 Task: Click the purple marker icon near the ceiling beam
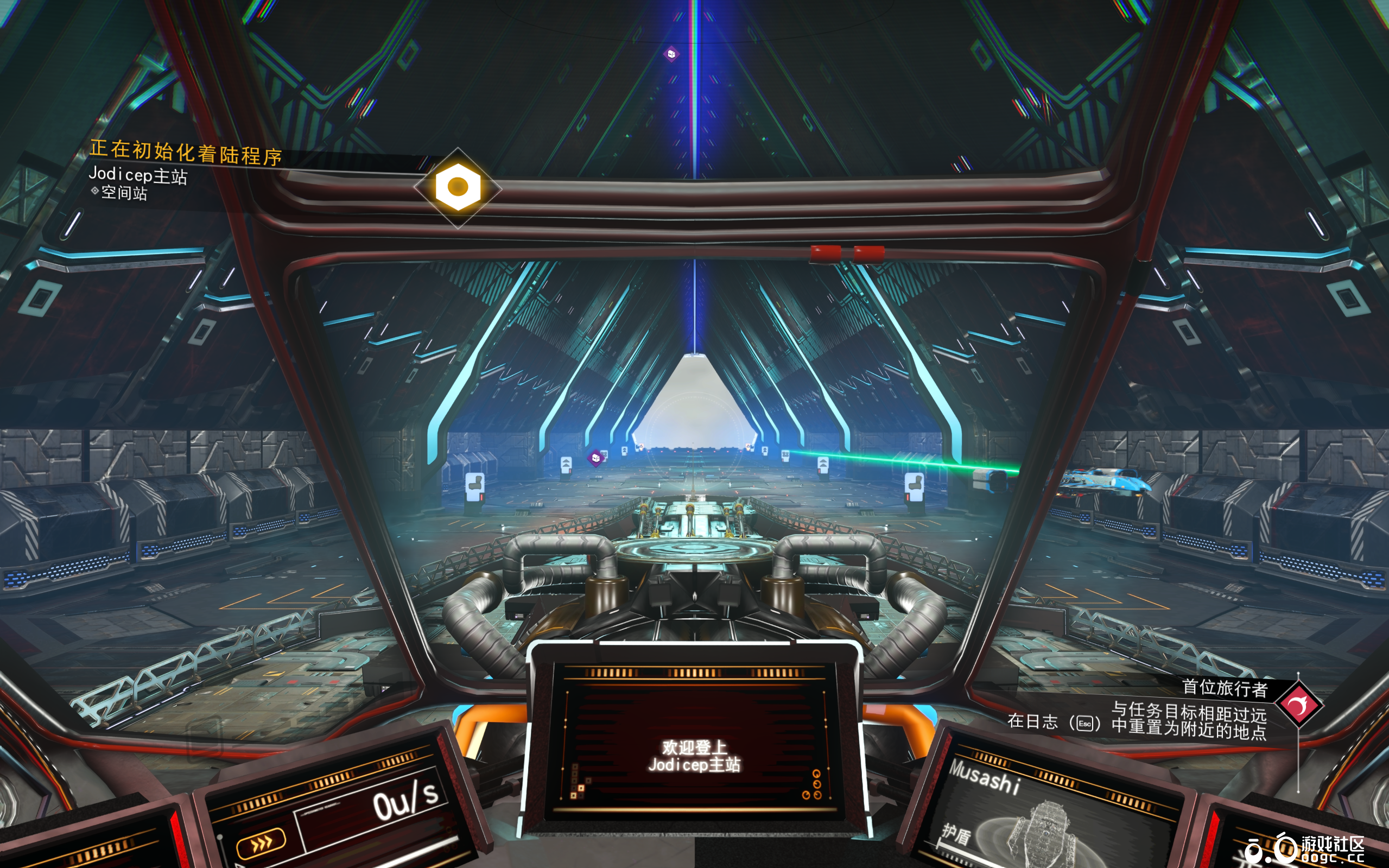(671, 54)
